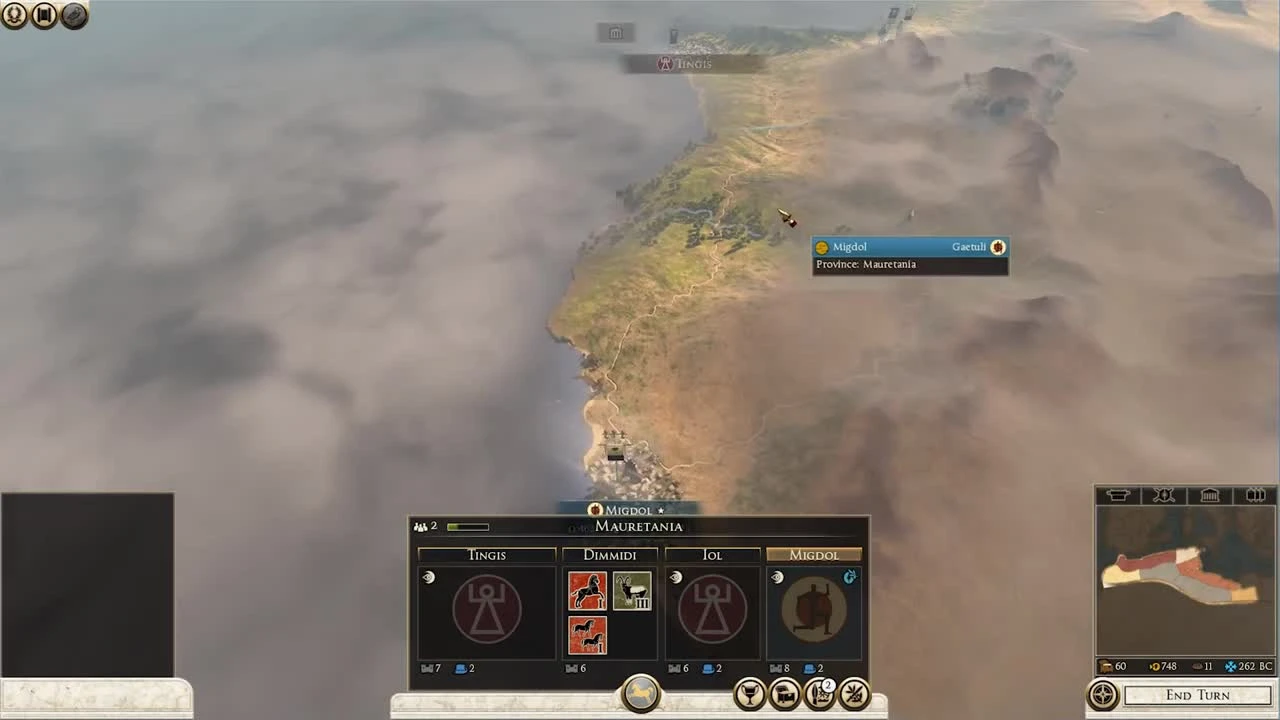The height and width of the screenshot is (720, 1280).
Task: Open the recruitment icon showing a 2 badge
Action: coord(821,693)
